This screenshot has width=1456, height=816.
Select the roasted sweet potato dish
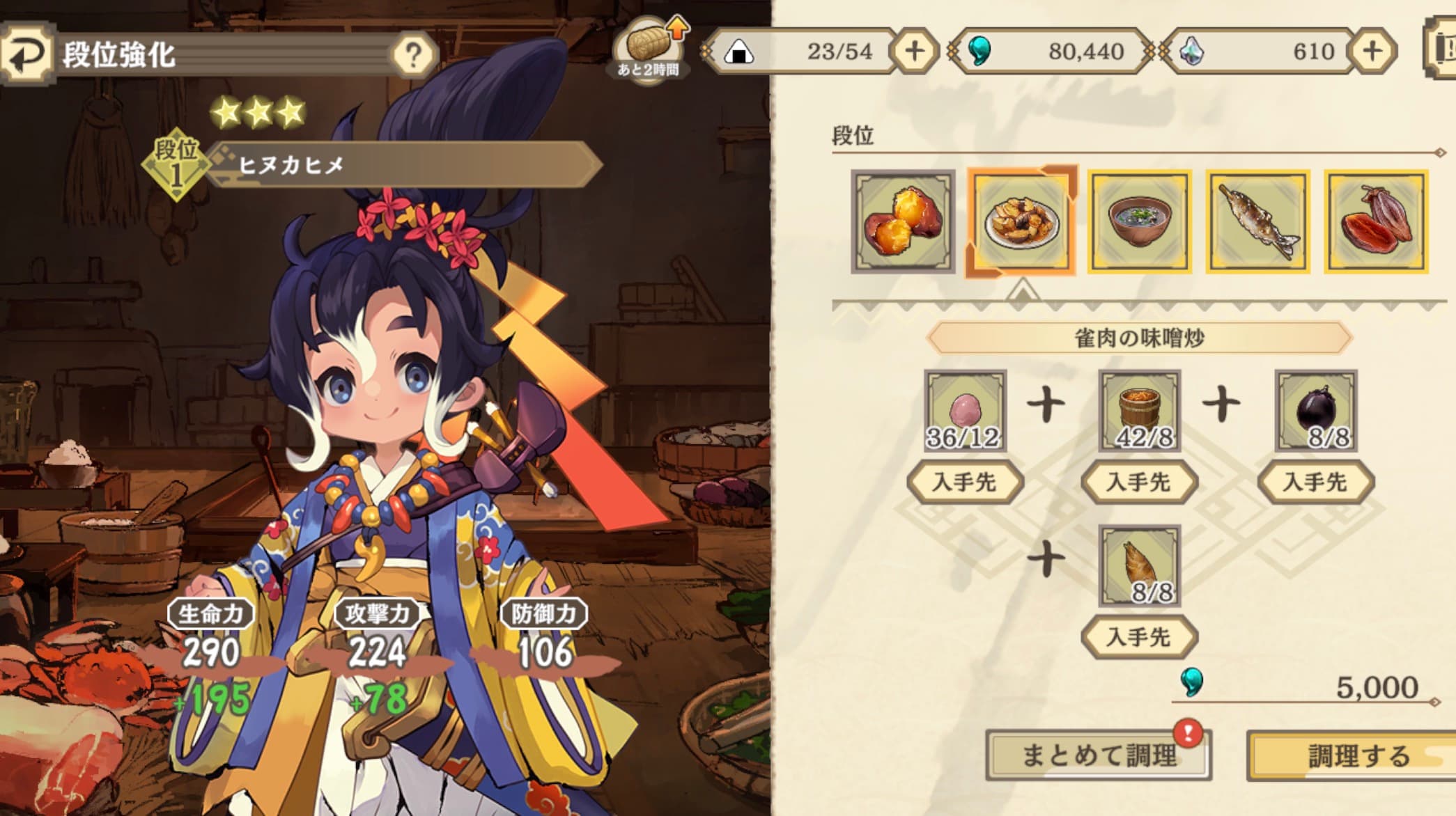point(903,222)
